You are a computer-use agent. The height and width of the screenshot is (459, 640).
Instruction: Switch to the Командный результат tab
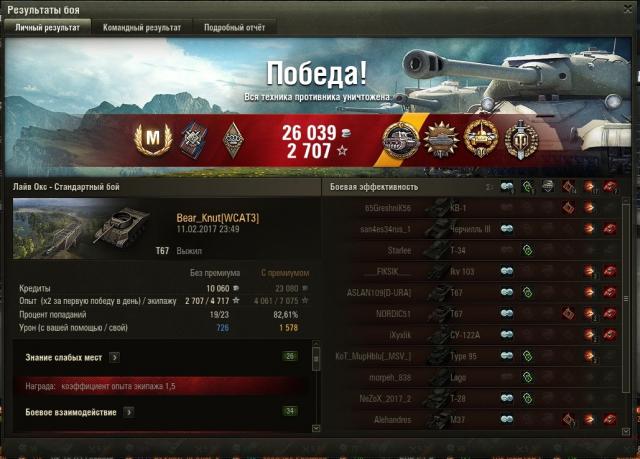point(141,28)
